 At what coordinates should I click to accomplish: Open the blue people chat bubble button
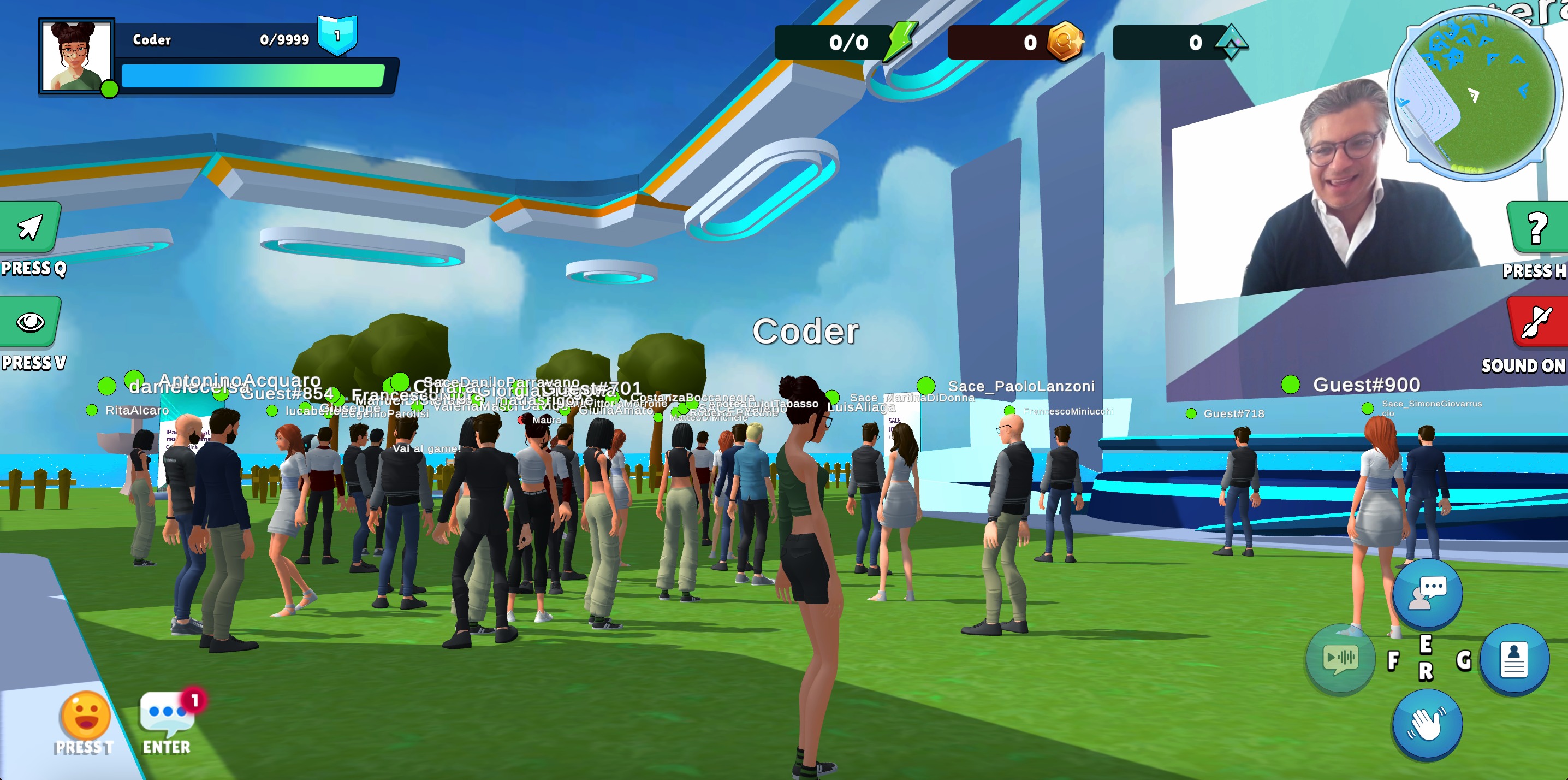1427,594
